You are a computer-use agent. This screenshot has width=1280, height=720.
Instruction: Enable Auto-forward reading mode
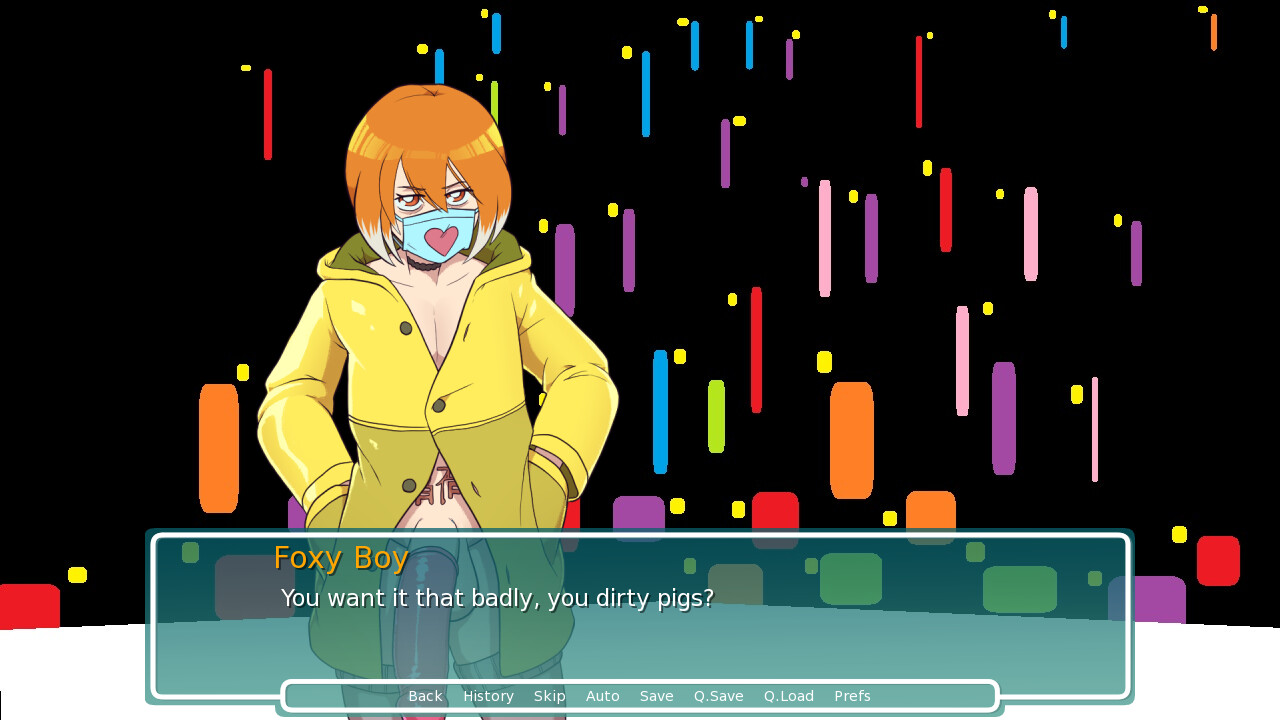pyautogui.click(x=603, y=696)
